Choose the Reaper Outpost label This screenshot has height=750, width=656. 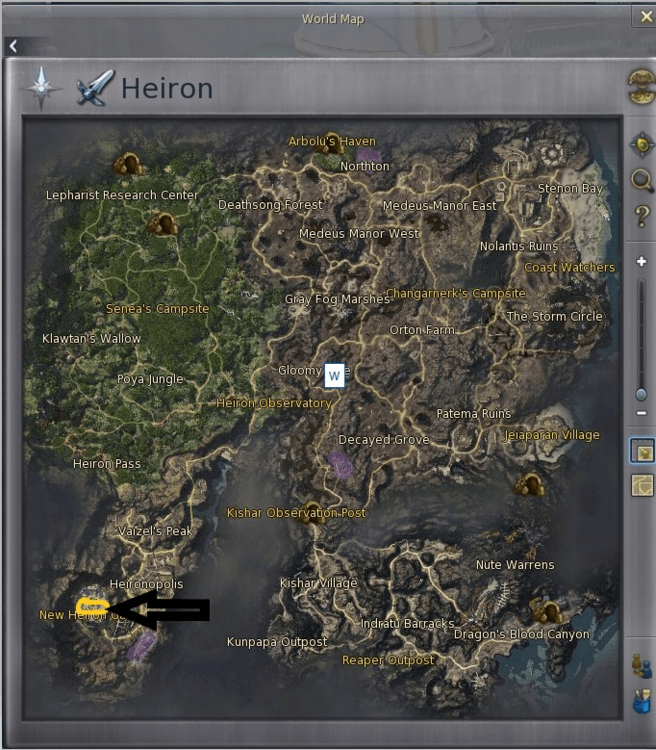pos(388,660)
